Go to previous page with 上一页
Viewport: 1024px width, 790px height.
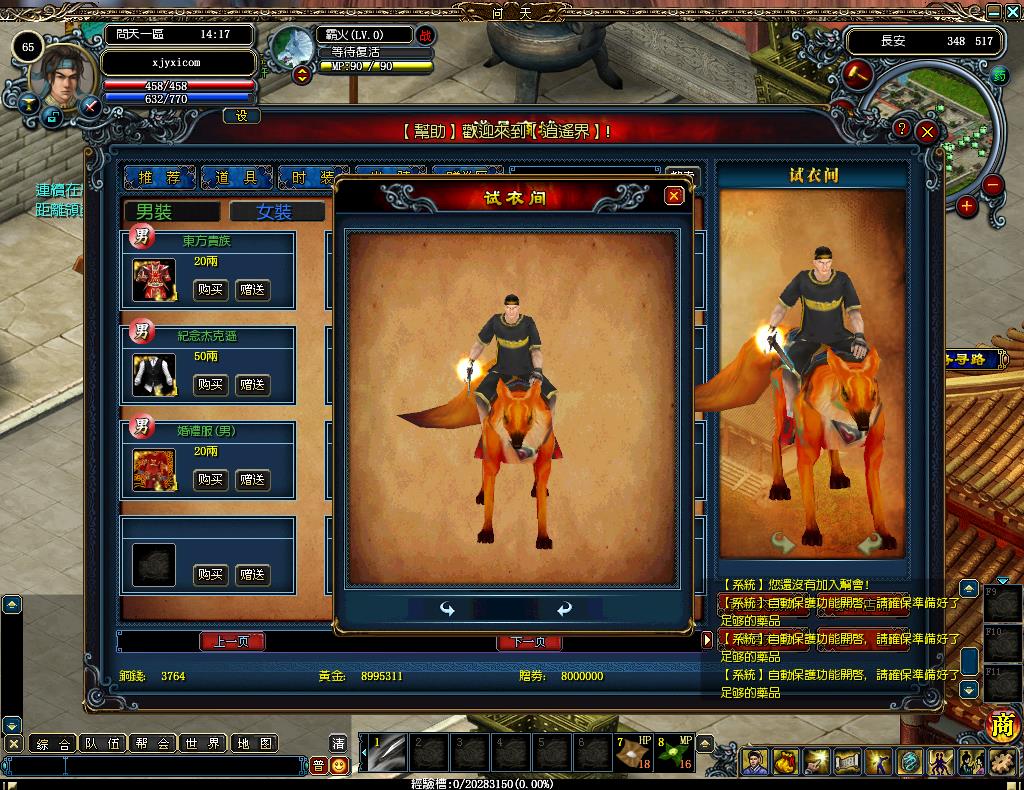232,642
